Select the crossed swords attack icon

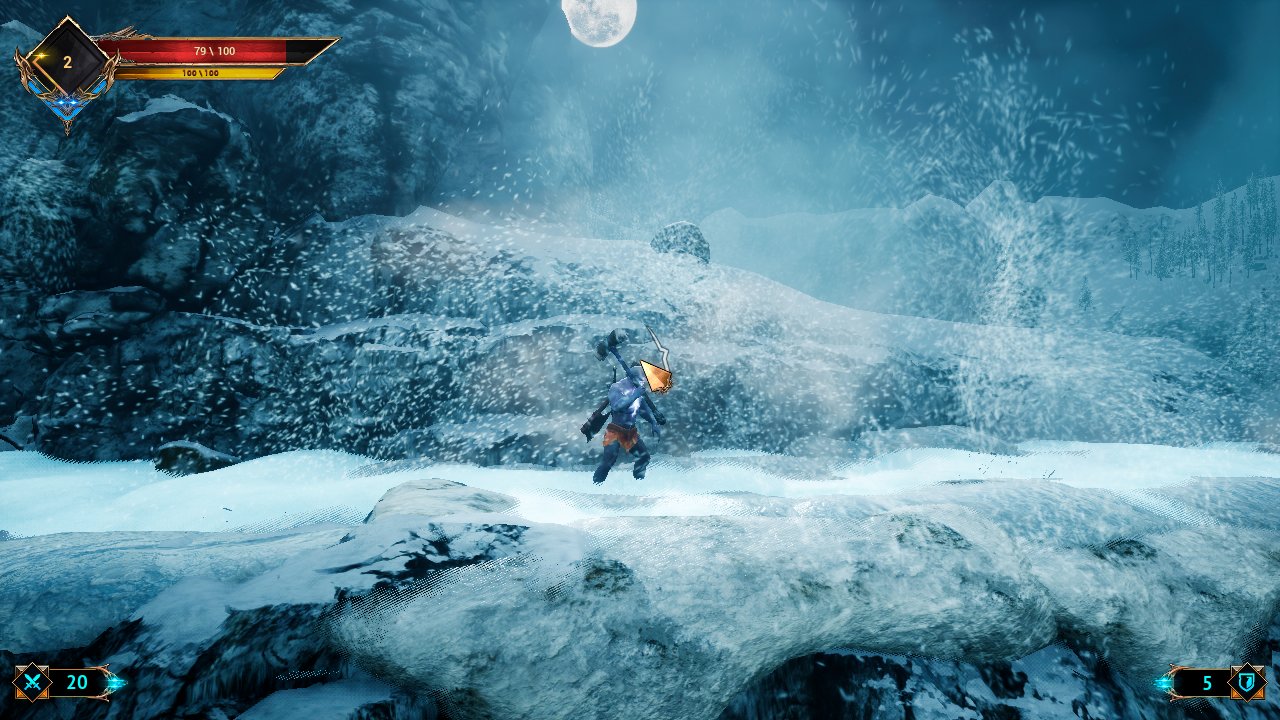(32, 683)
